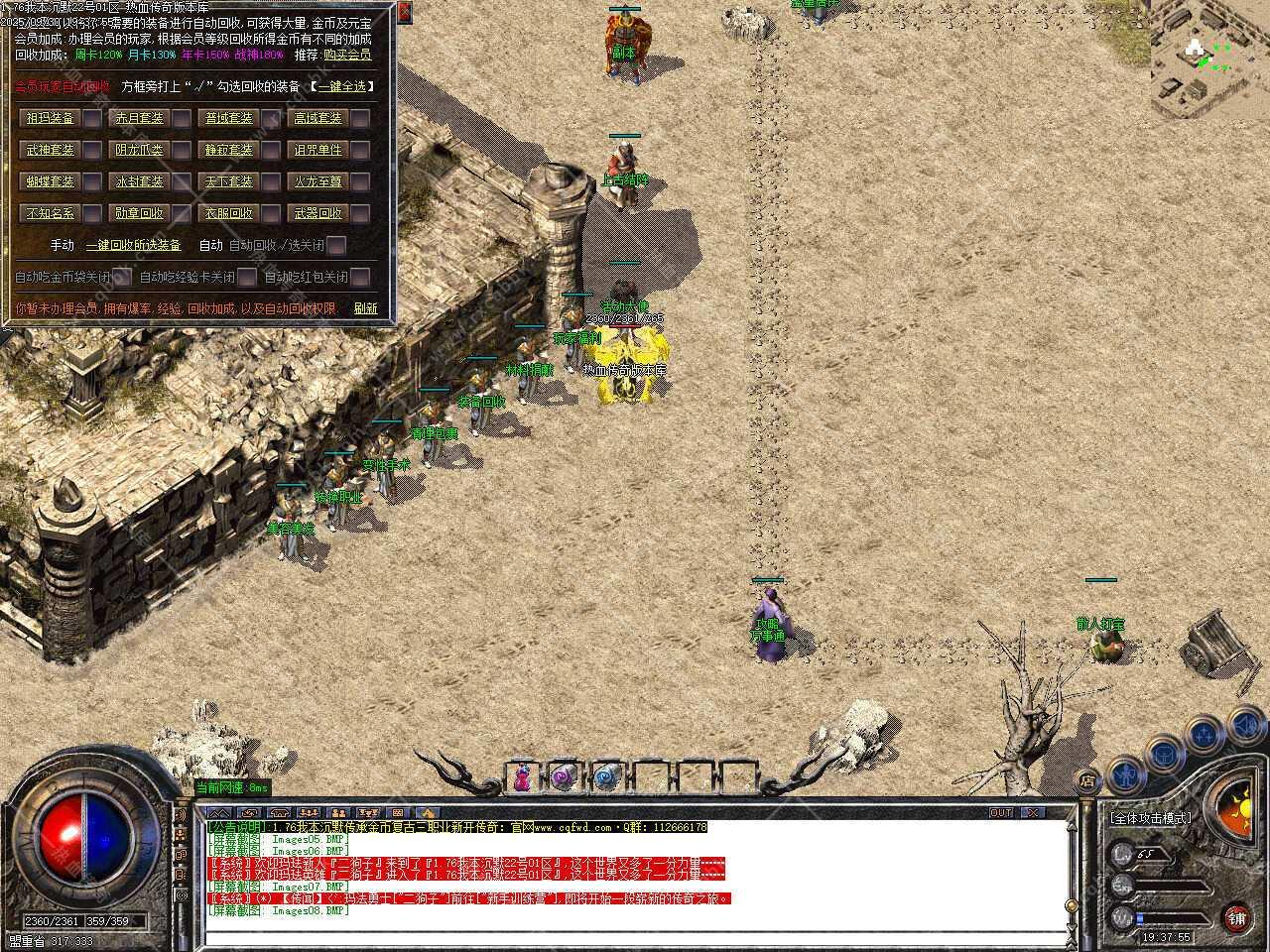The width and height of the screenshot is (1270, 952).
Task: Click the 刷新 refresh link
Action: 365,308
